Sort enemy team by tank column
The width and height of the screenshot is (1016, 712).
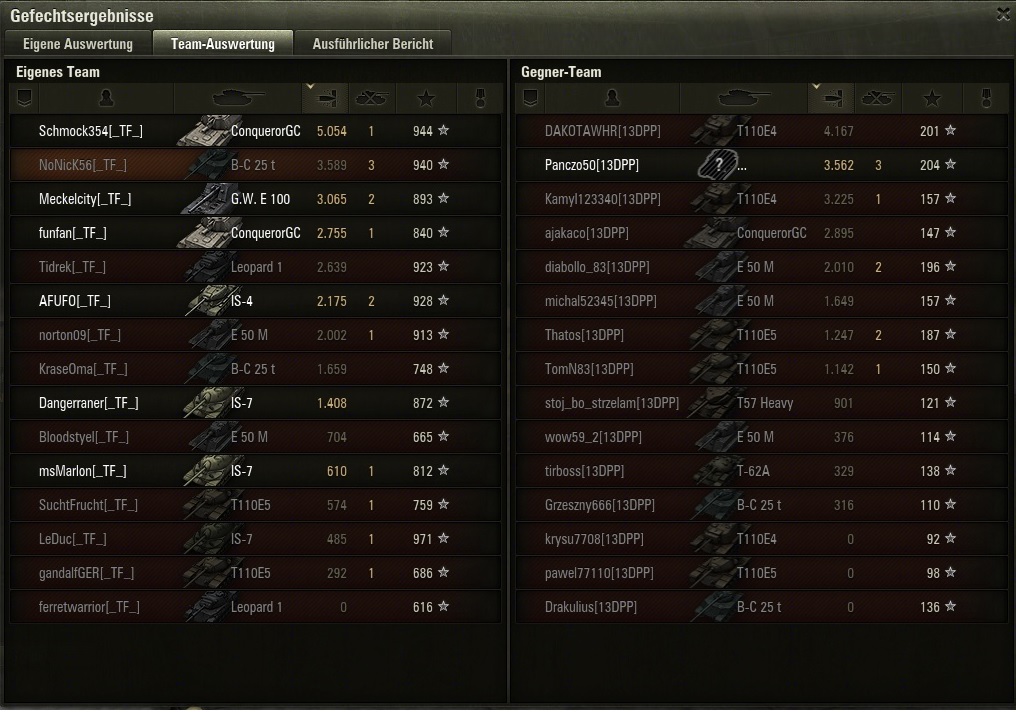(x=742, y=98)
